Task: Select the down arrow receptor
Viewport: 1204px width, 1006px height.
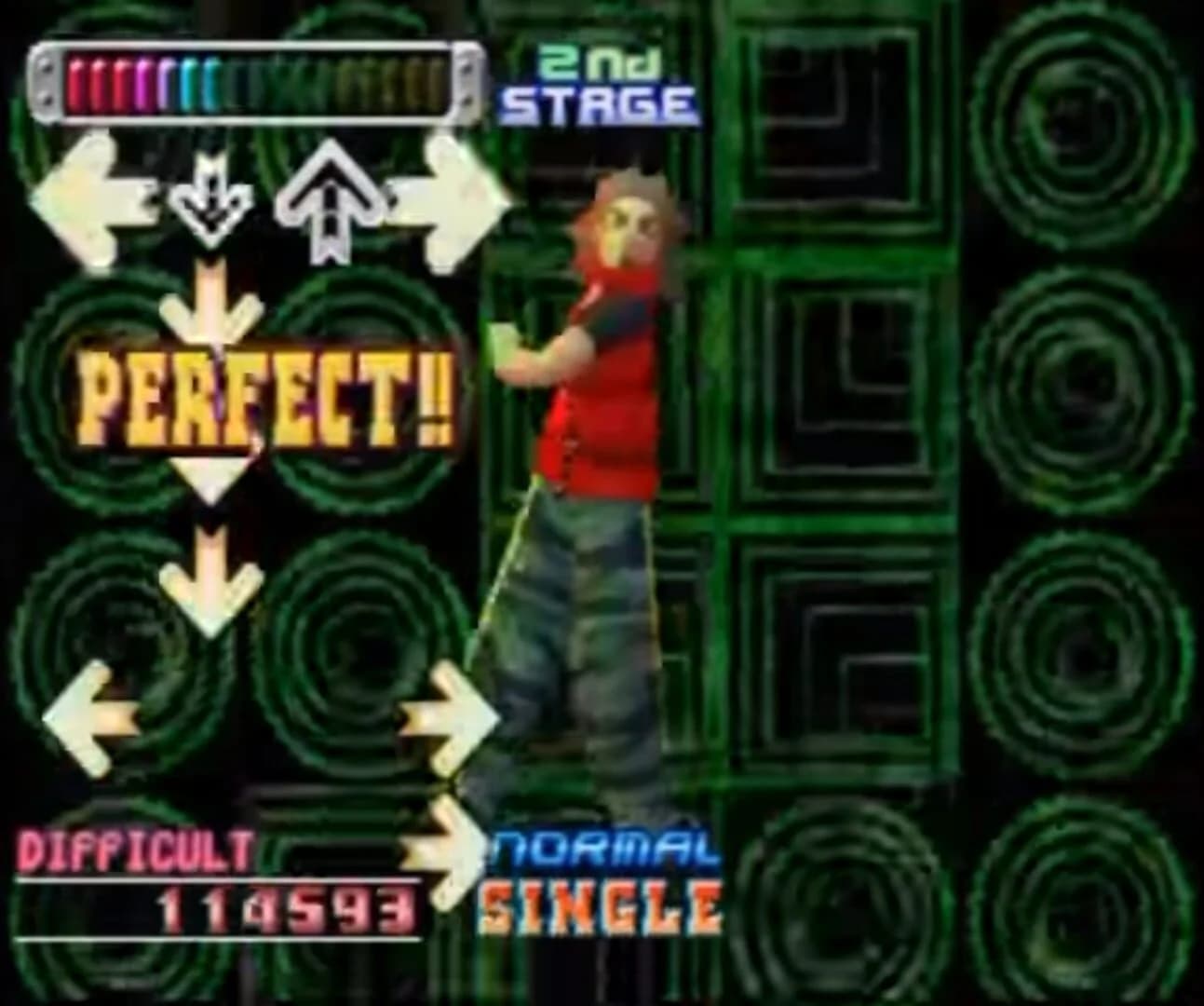Action: click(x=212, y=200)
